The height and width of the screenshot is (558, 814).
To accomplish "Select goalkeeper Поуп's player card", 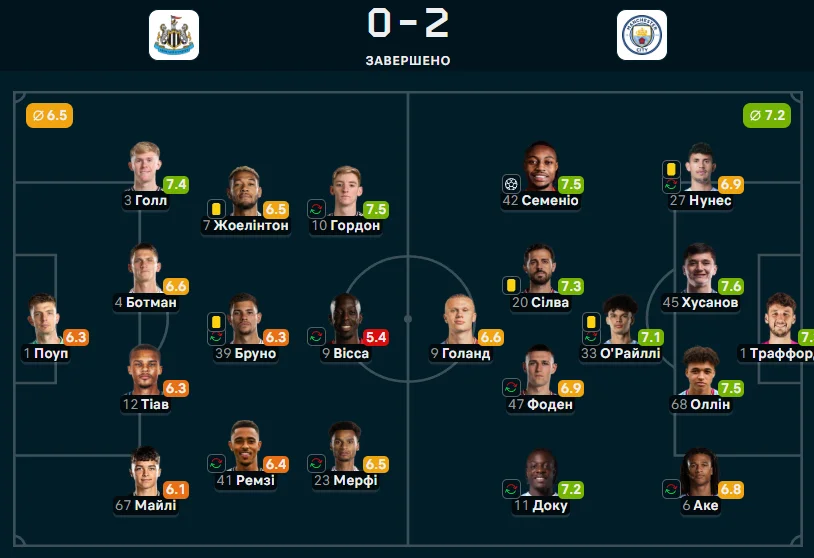I will pos(45,319).
